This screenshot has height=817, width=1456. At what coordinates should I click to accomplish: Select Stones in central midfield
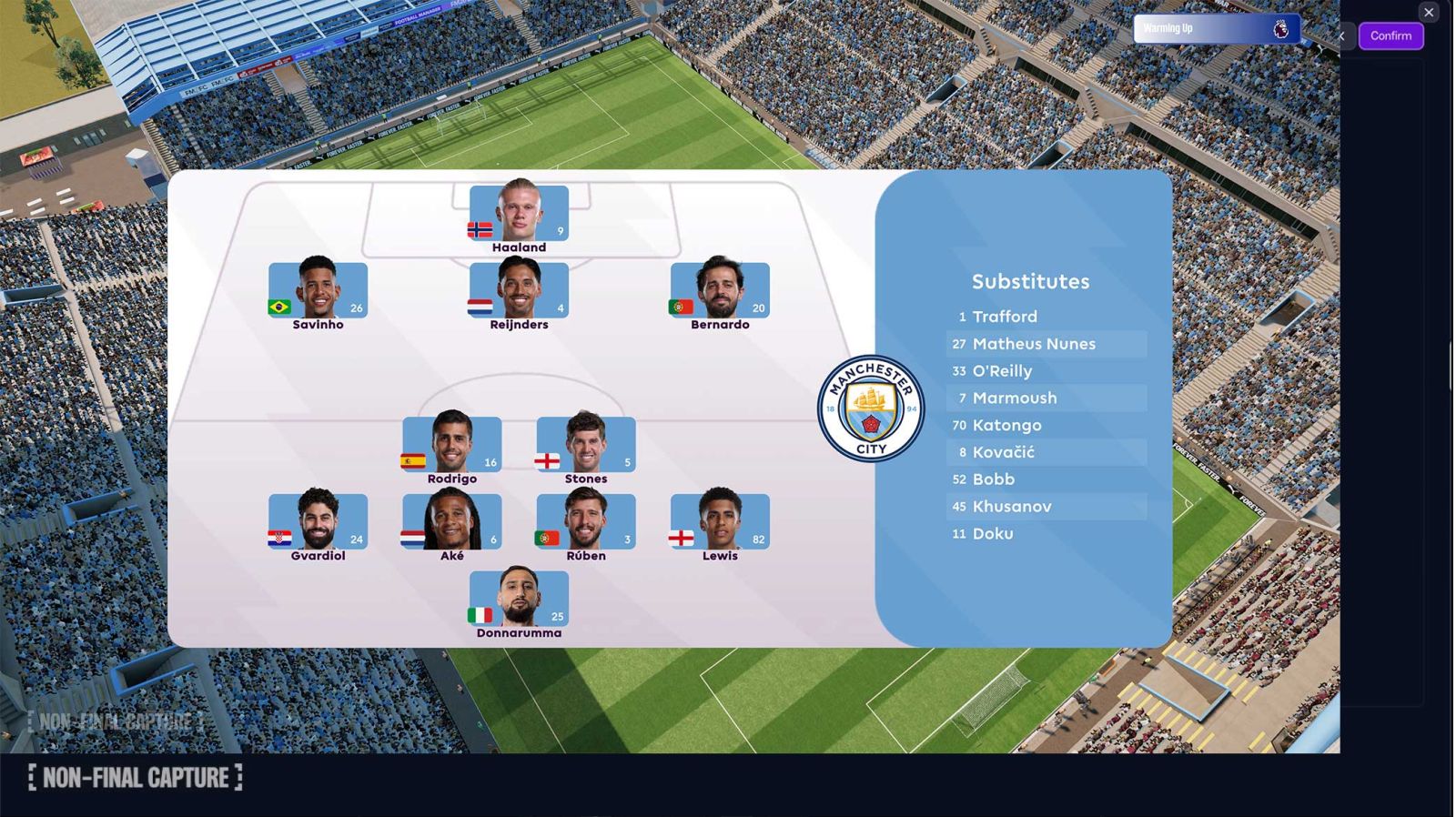(586, 443)
